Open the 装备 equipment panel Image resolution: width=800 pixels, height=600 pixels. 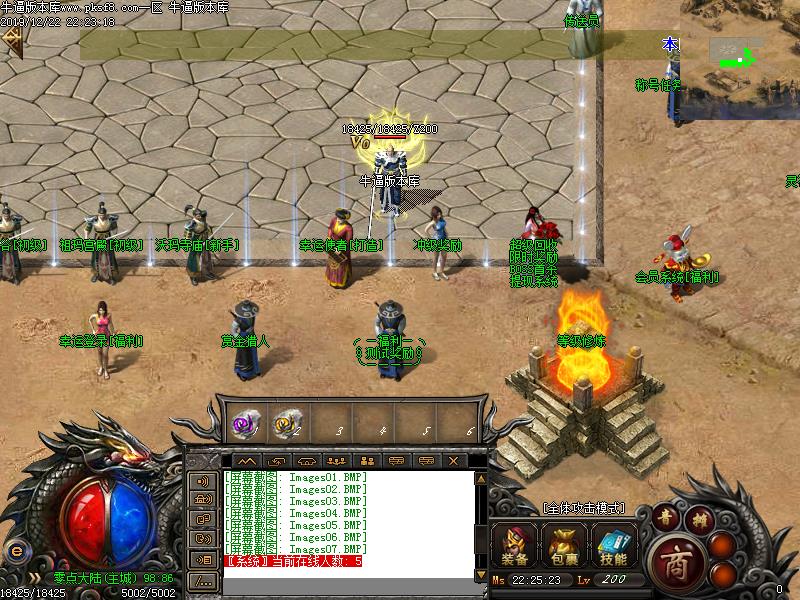tap(517, 546)
